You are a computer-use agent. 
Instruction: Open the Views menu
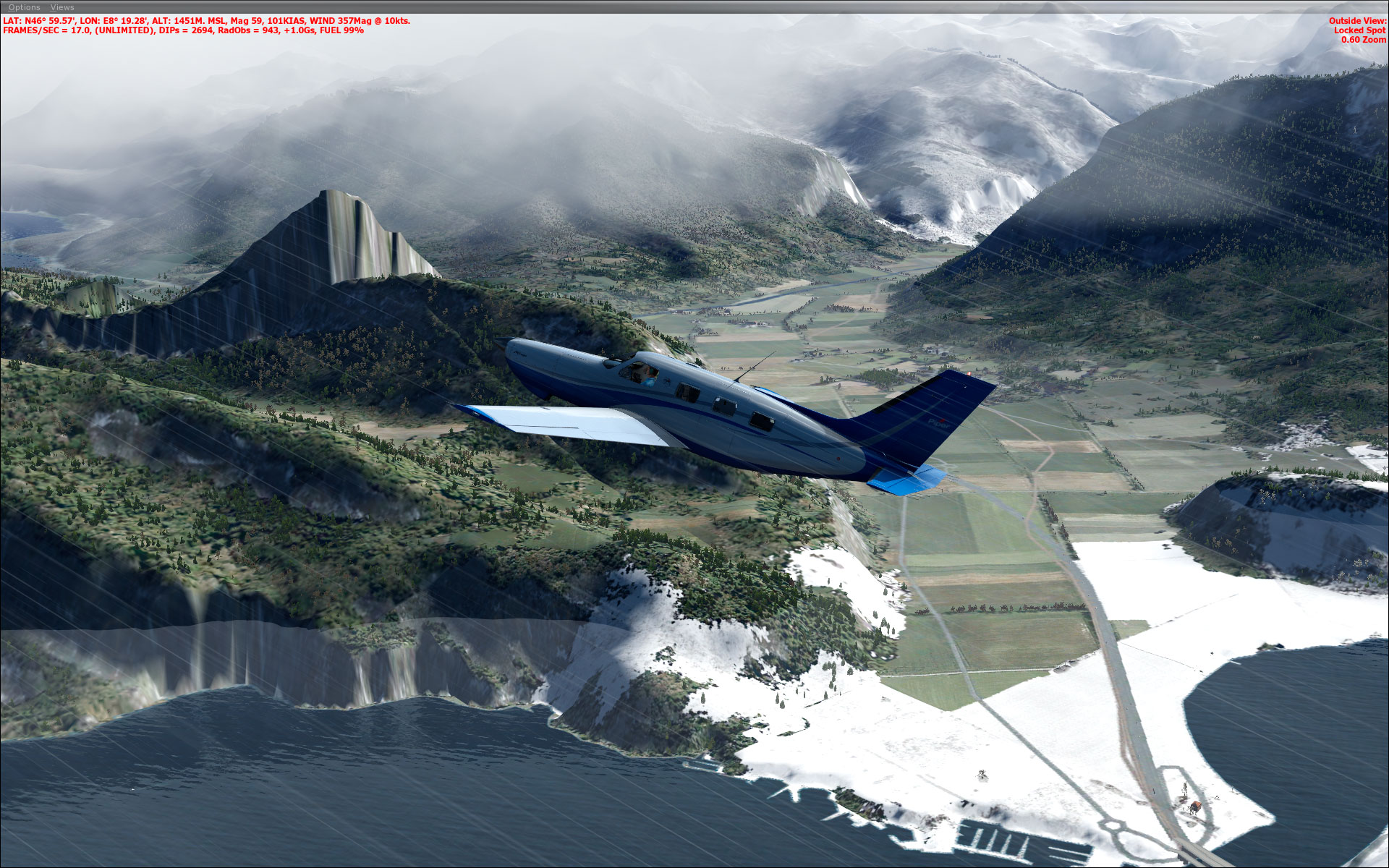(x=62, y=7)
